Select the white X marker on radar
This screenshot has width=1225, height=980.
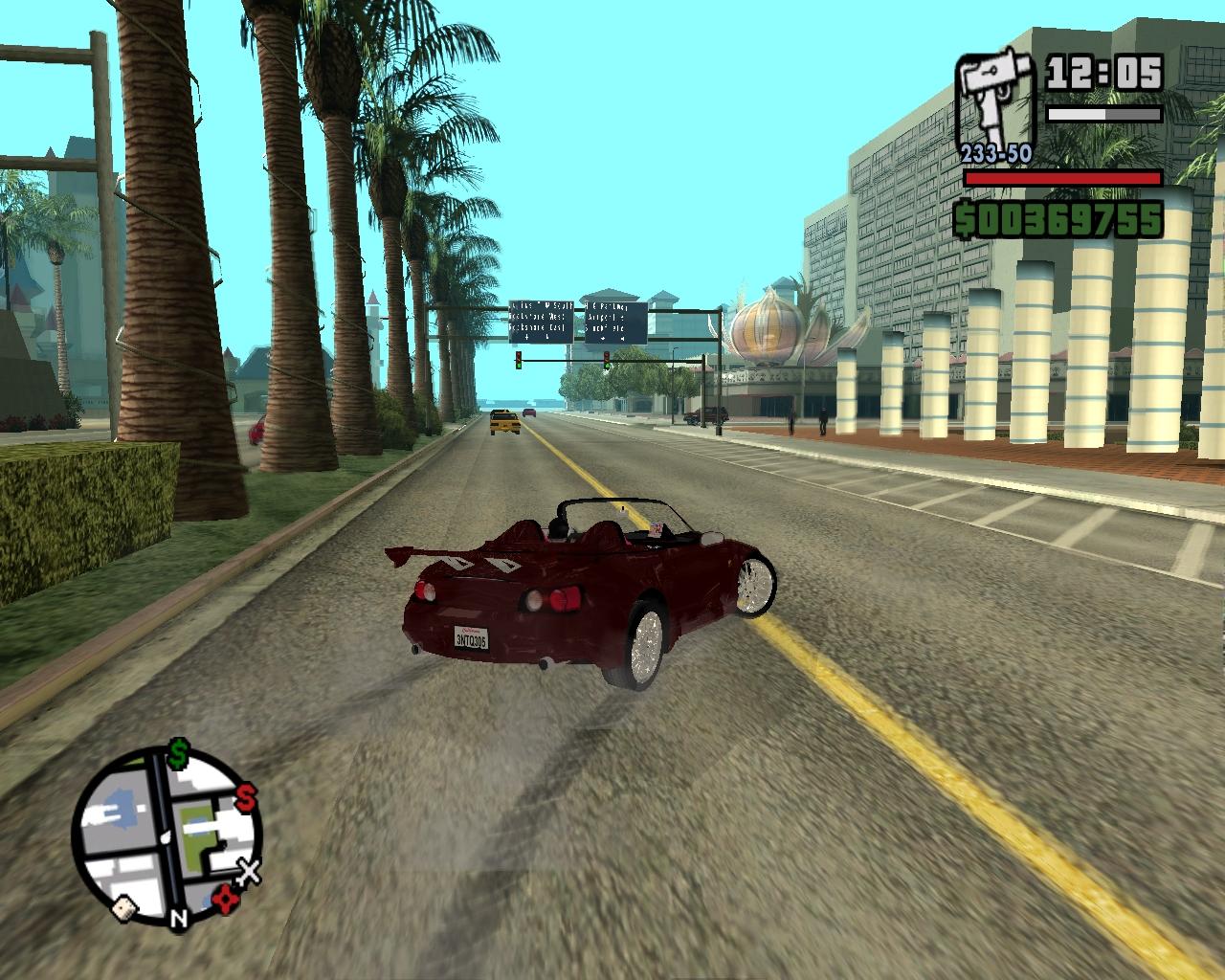(249, 873)
